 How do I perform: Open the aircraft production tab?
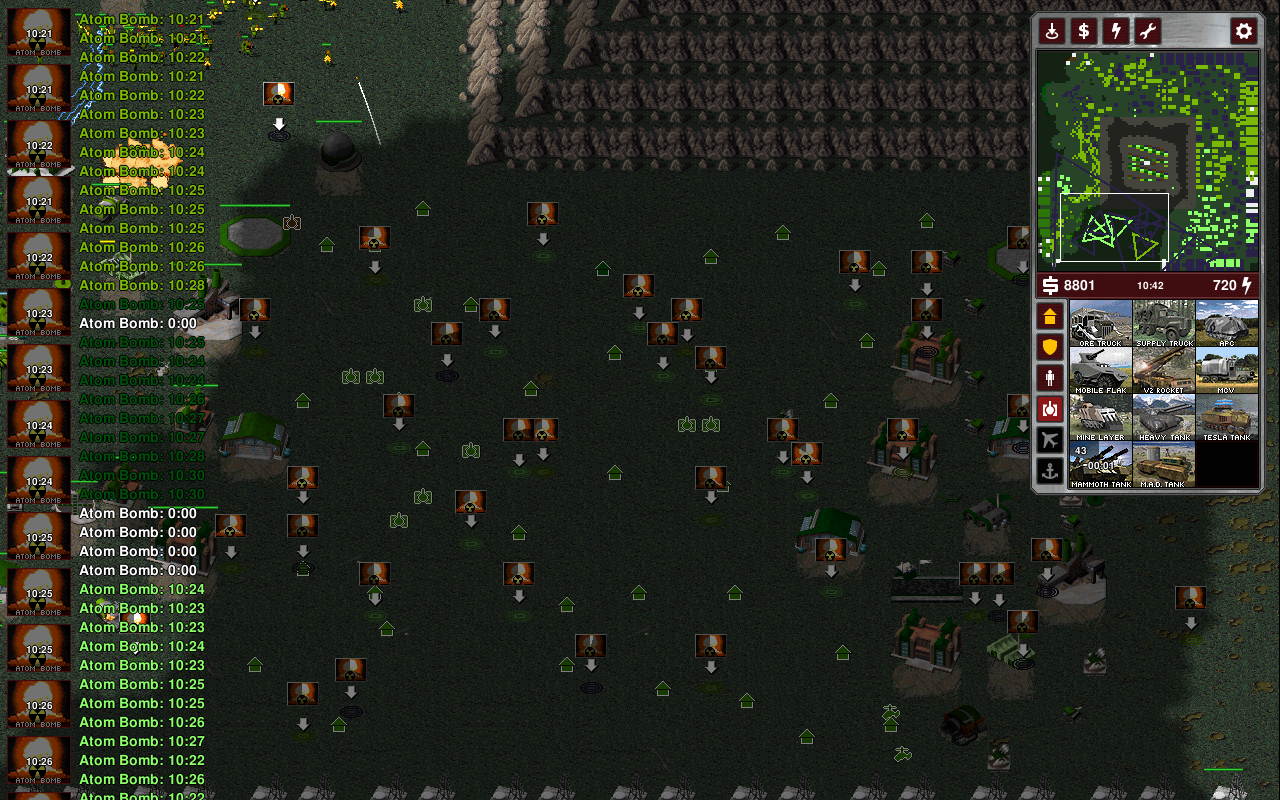pyautogui.click(x=1049, y=439)
